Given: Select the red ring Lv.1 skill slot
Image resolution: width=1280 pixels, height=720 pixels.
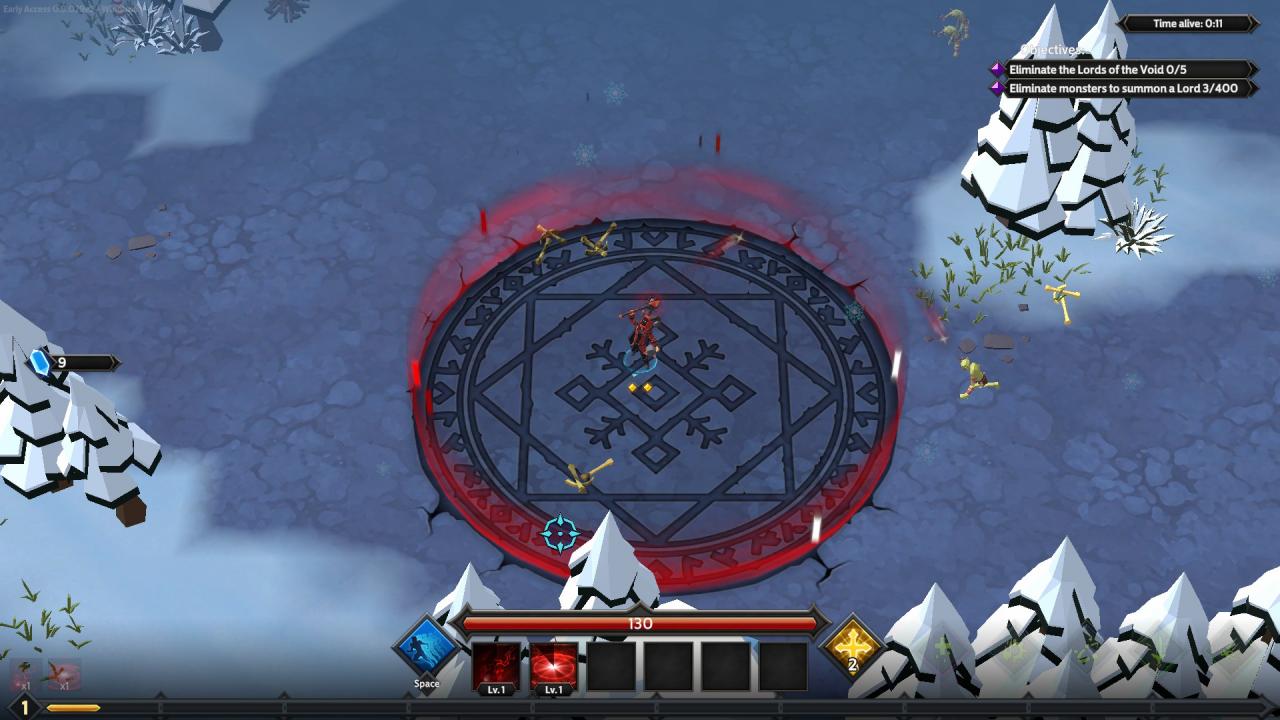Looking at the screenshot, I should (x=554, y=665).
